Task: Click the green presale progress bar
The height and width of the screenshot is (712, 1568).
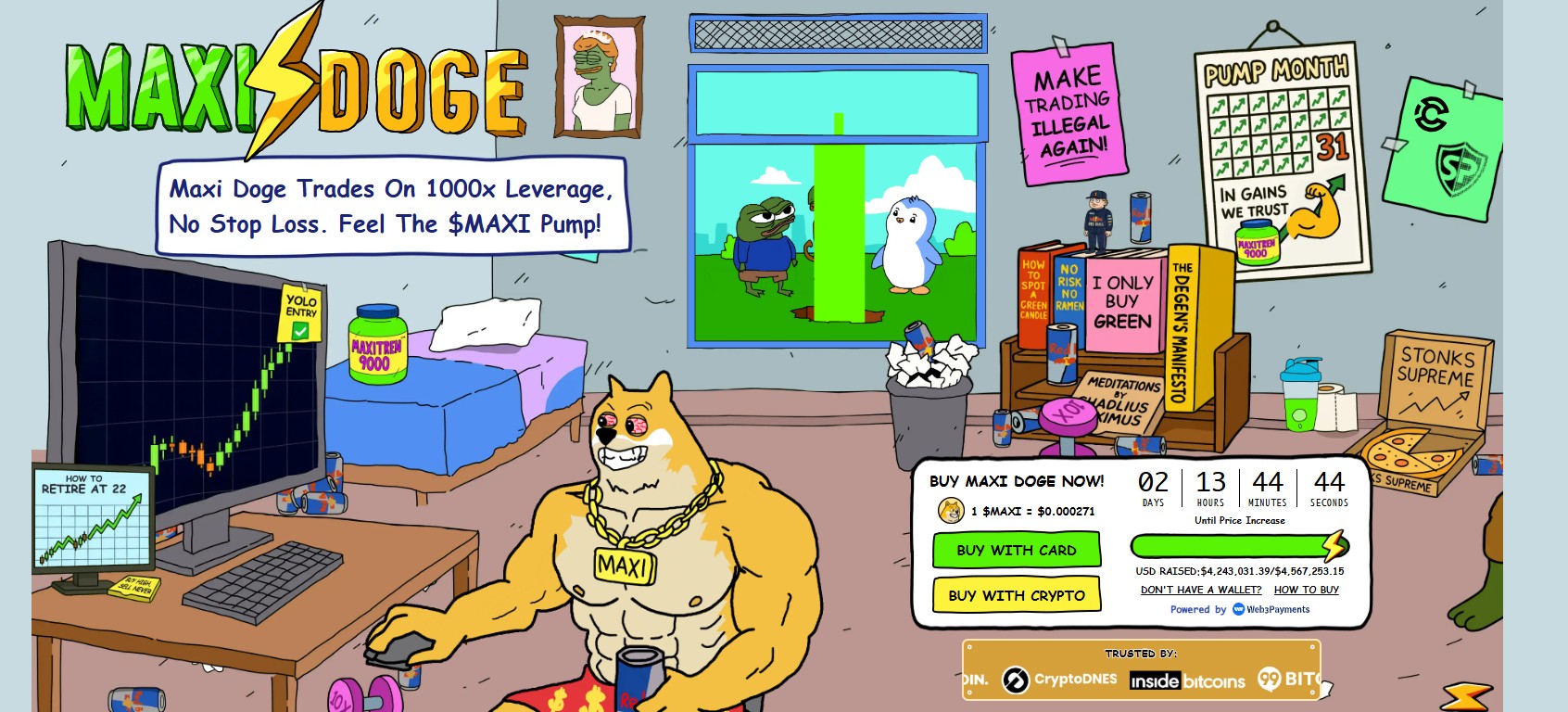Action: [1233, 545]
